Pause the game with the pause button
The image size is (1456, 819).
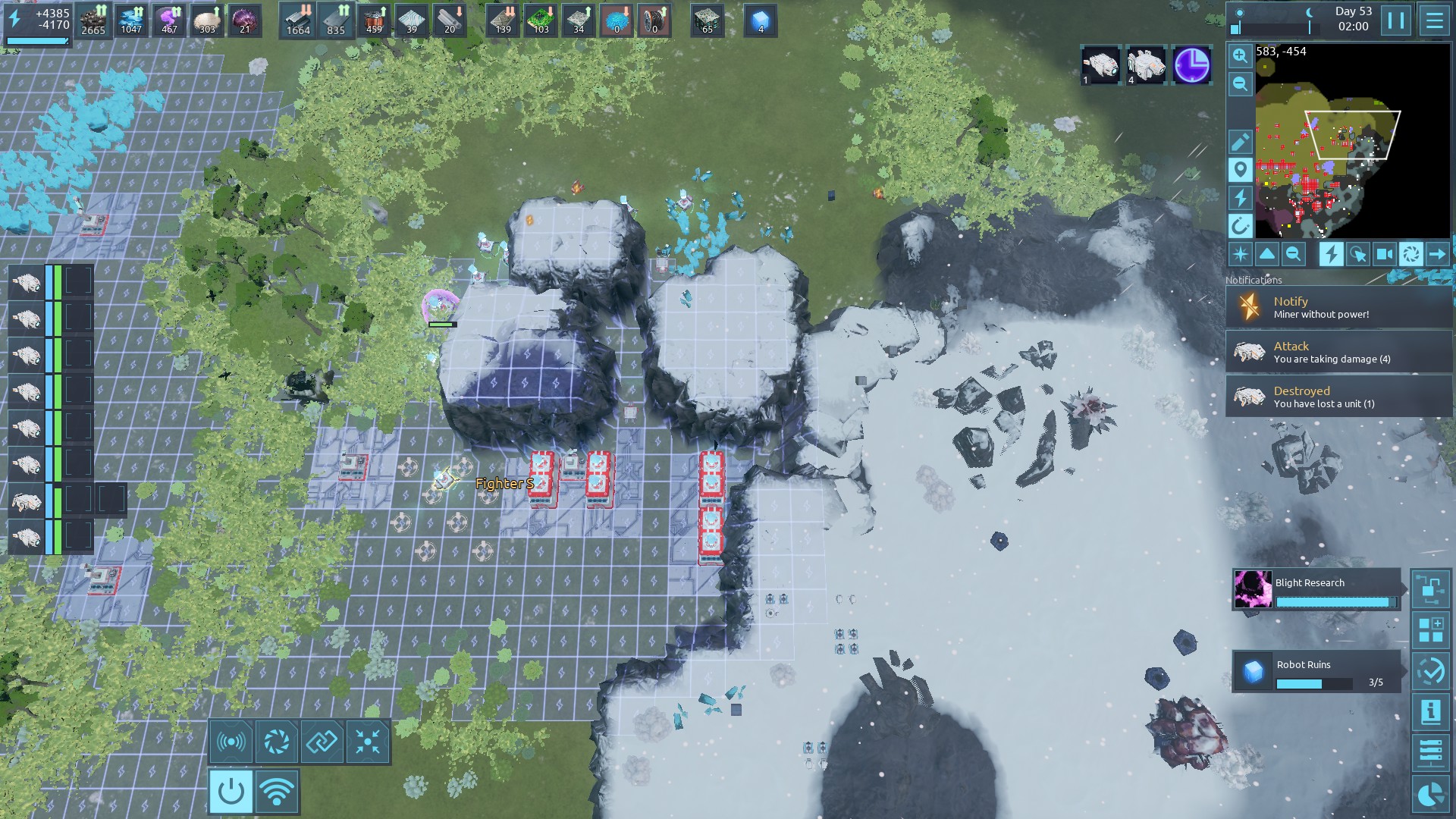coord(1395,20)
